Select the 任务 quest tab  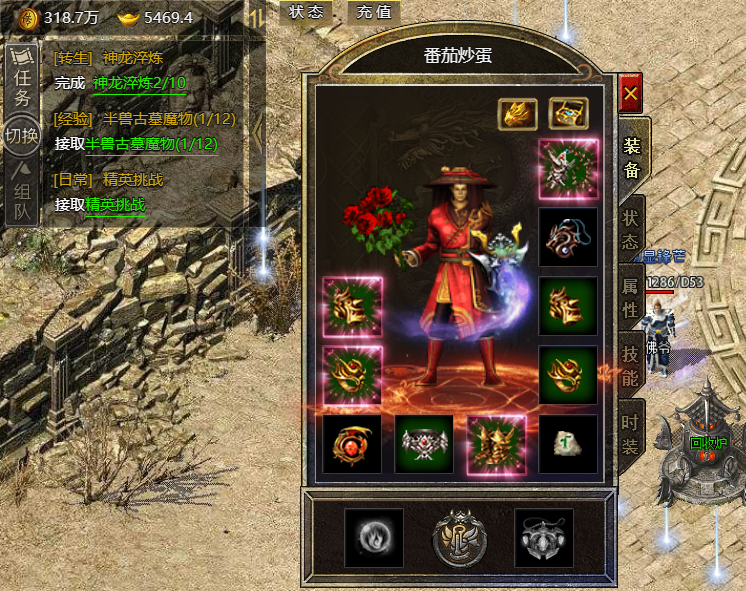(x=22, y=87)
